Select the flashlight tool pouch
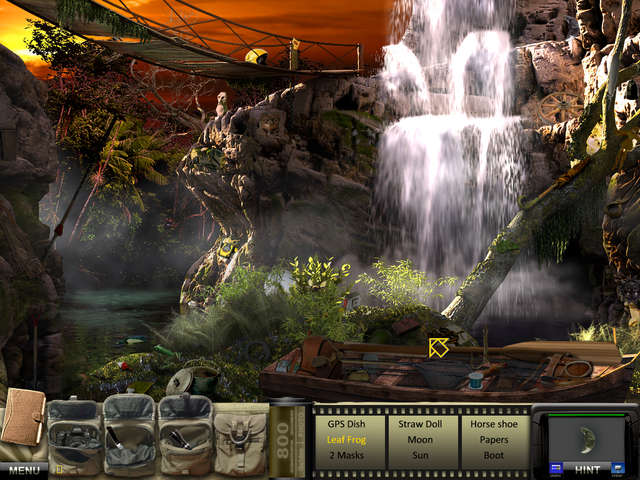Viewport: 640px width, 480px height. pos(185,437)
